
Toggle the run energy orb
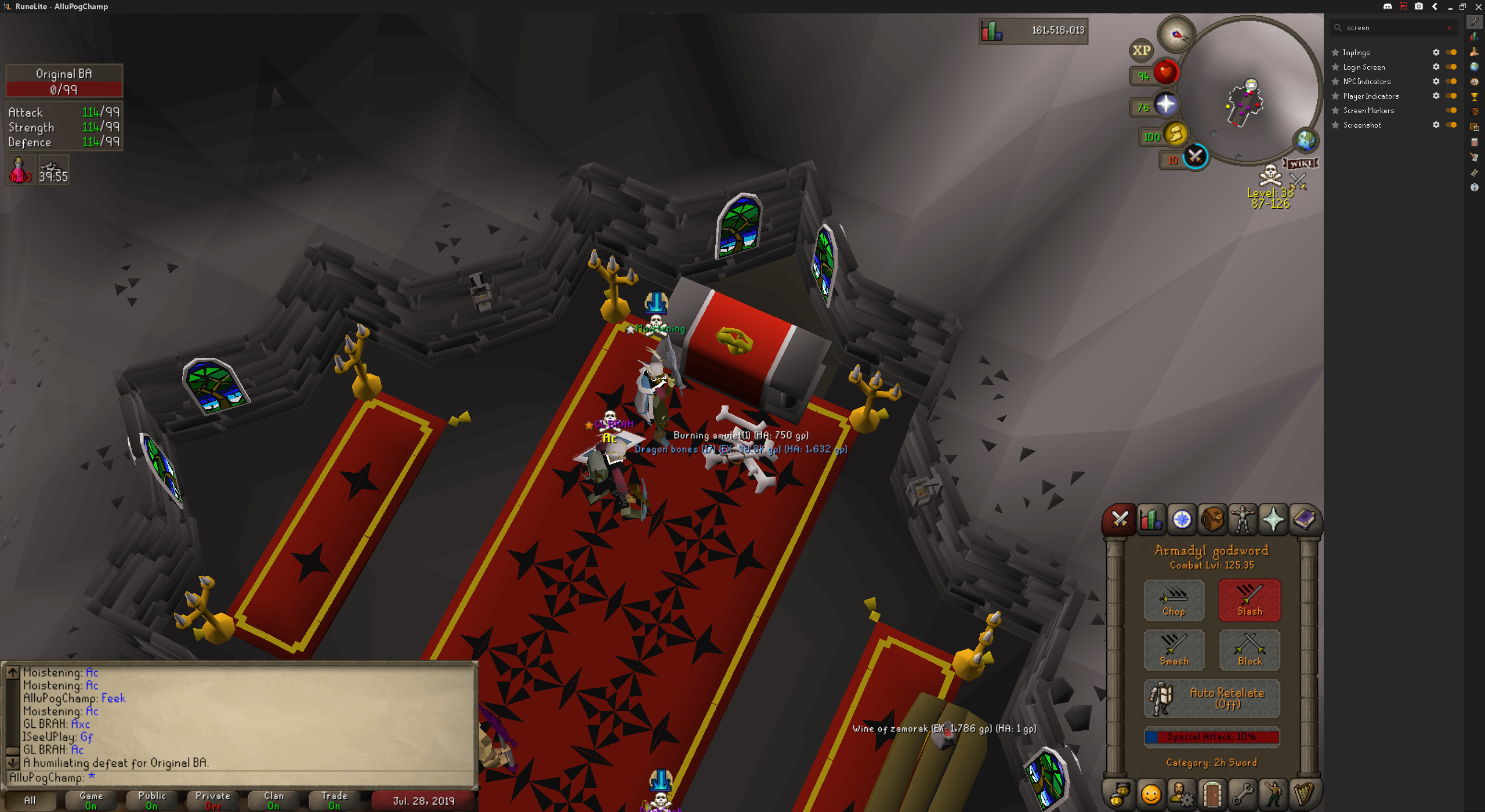click(1176, 135)
